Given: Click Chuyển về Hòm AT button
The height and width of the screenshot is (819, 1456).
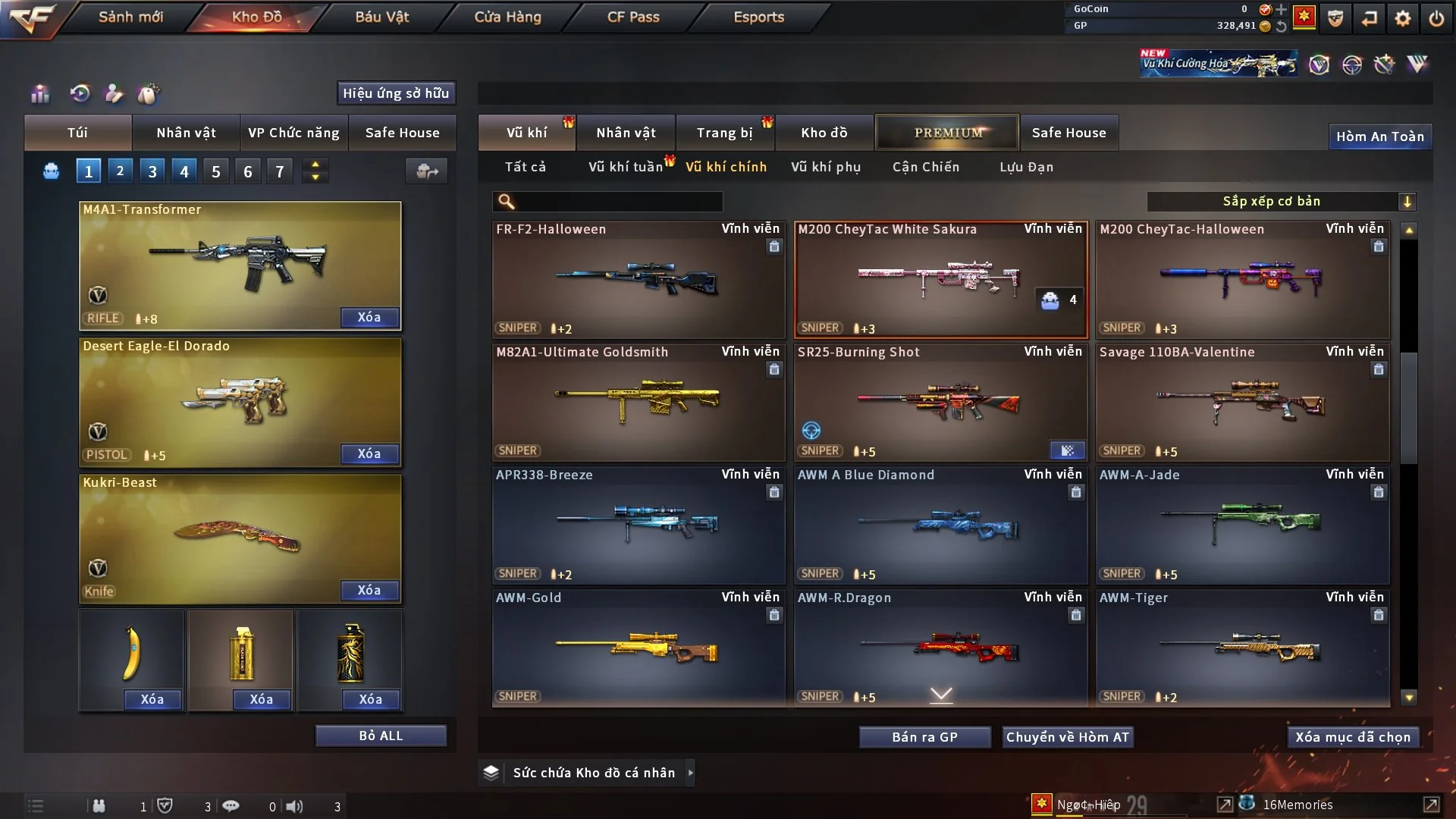Looking at the screenshot, I should pos(1068,737).
